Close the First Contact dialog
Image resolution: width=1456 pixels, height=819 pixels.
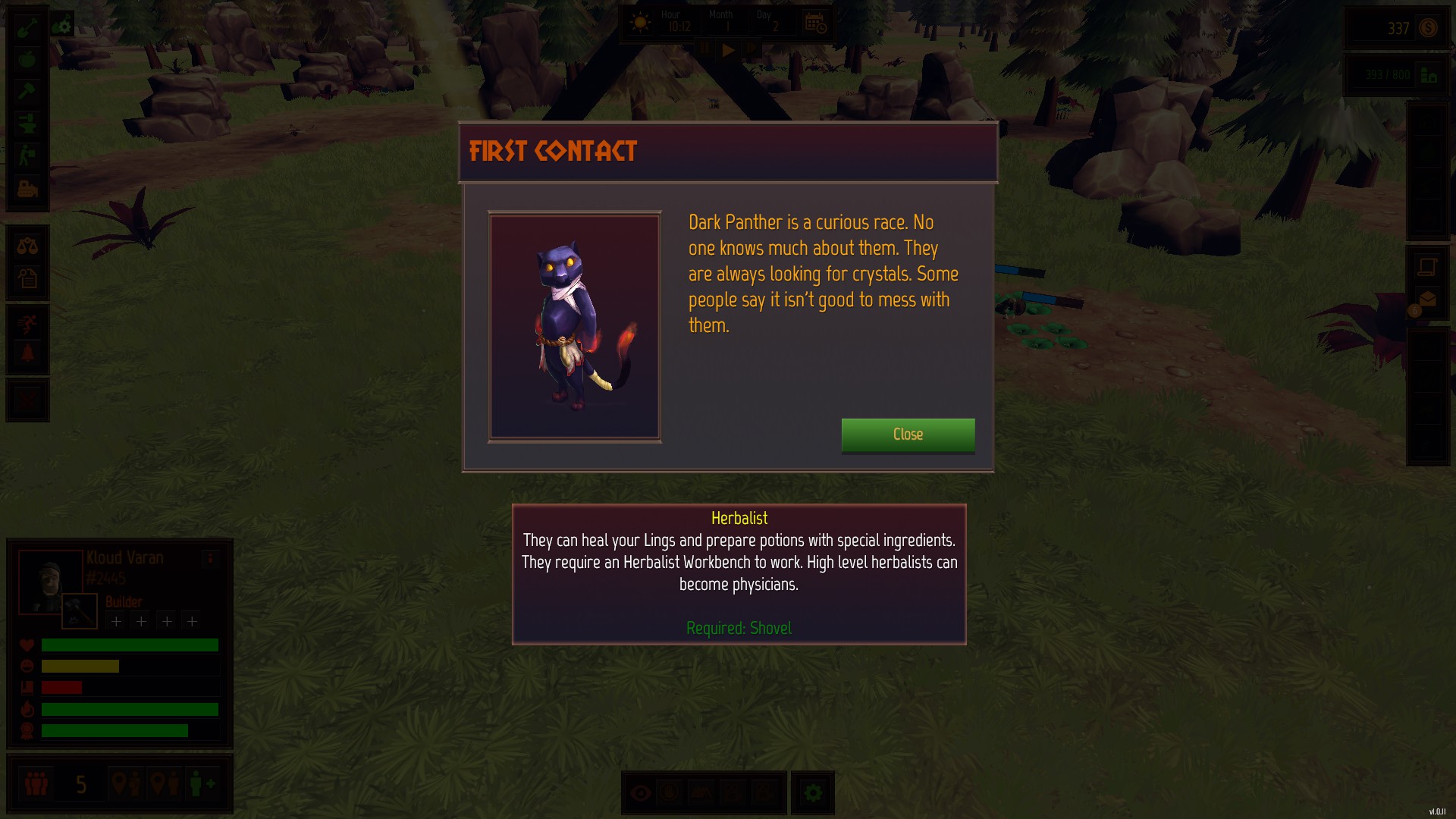pyautogui.click(x=908, y=435)
